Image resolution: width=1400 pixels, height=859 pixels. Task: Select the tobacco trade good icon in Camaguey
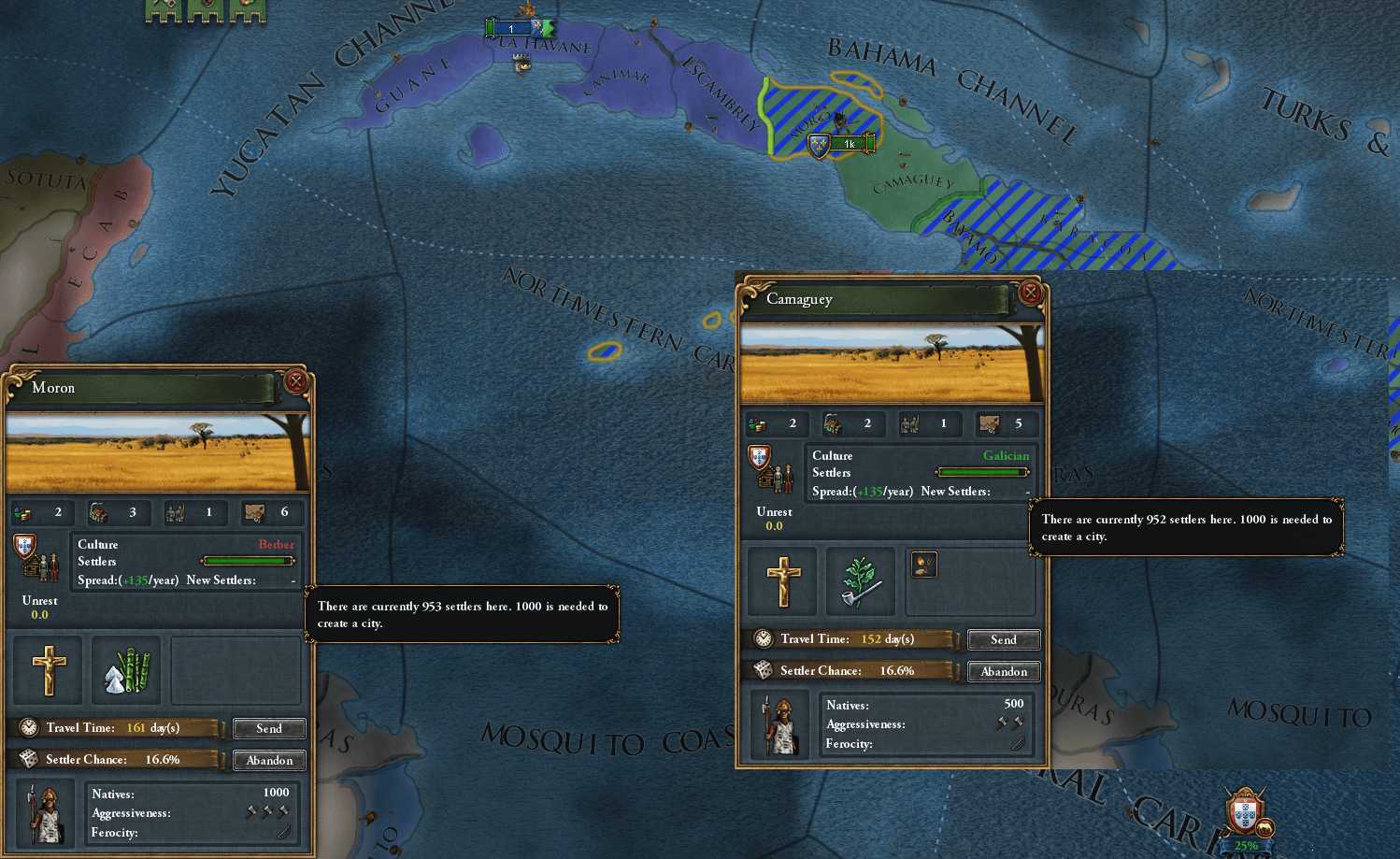tap(860, 581)
